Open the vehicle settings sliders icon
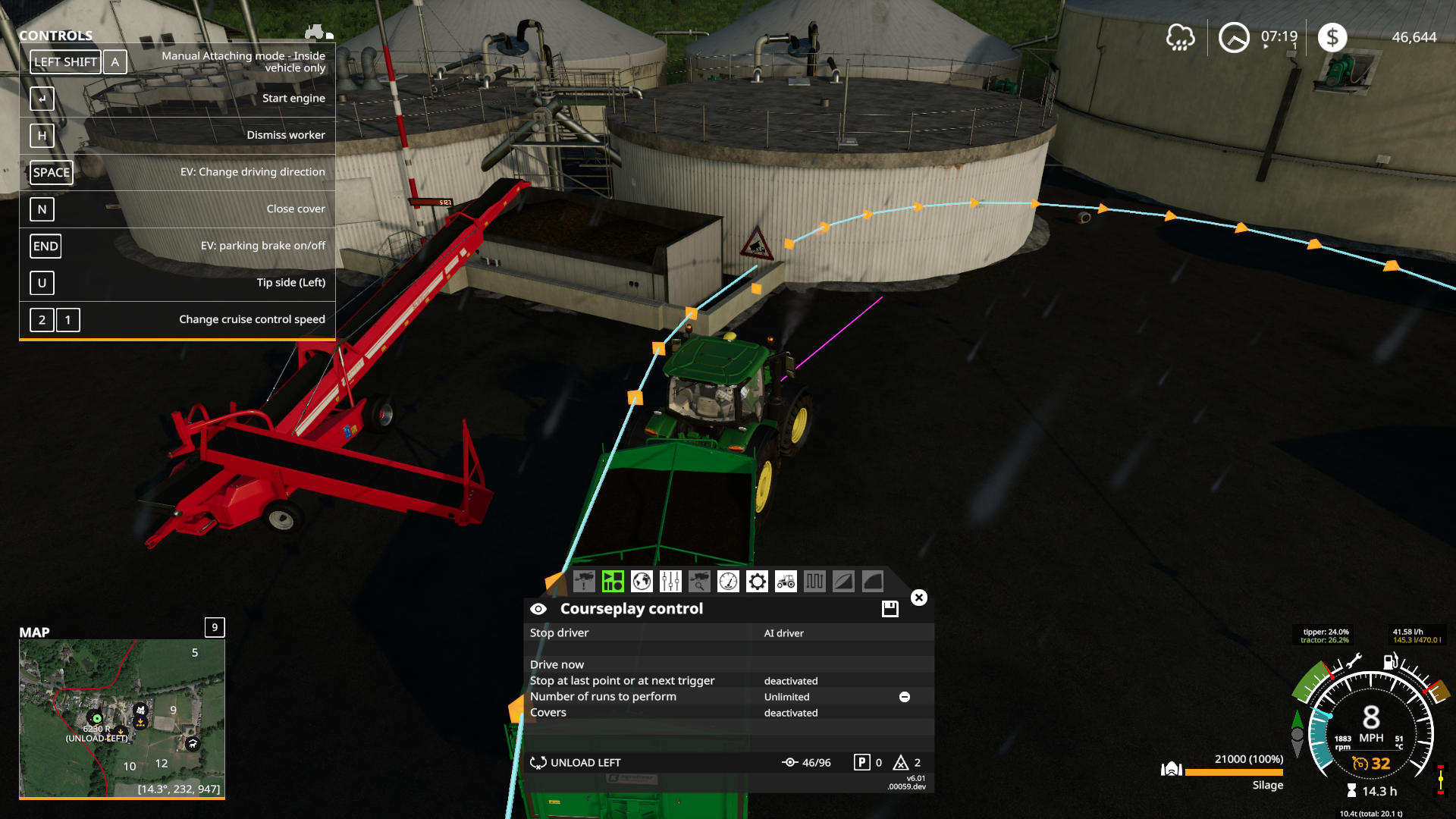The image size is (1456, 819). pyautogui.click(x=670, y=582)
